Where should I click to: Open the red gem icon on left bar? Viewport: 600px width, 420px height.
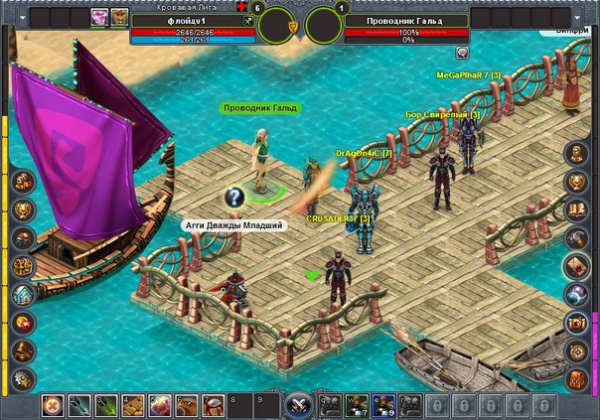(x=23, y=322)
